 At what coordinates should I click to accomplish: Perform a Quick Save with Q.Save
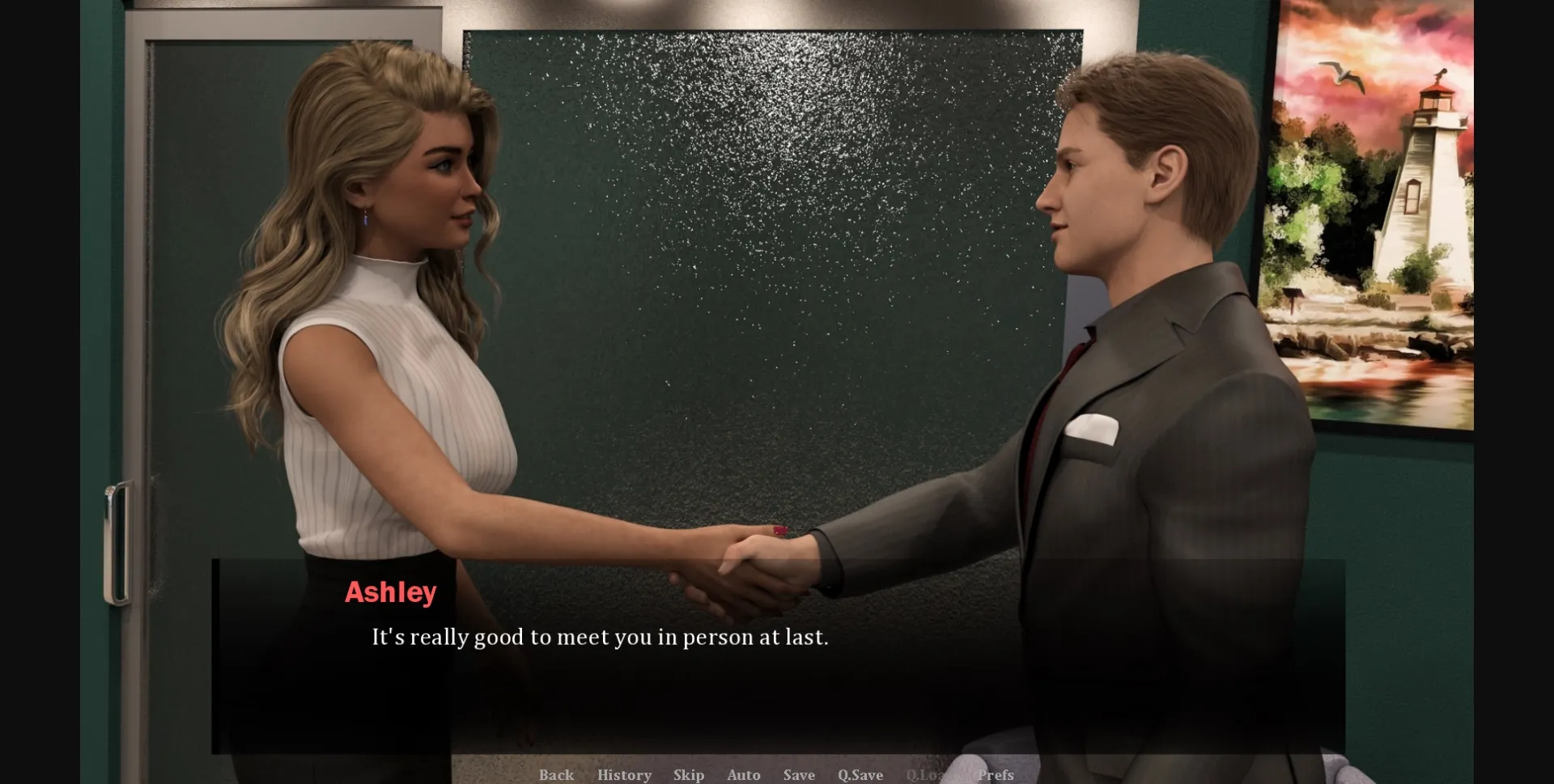click(x=860, y=774)
